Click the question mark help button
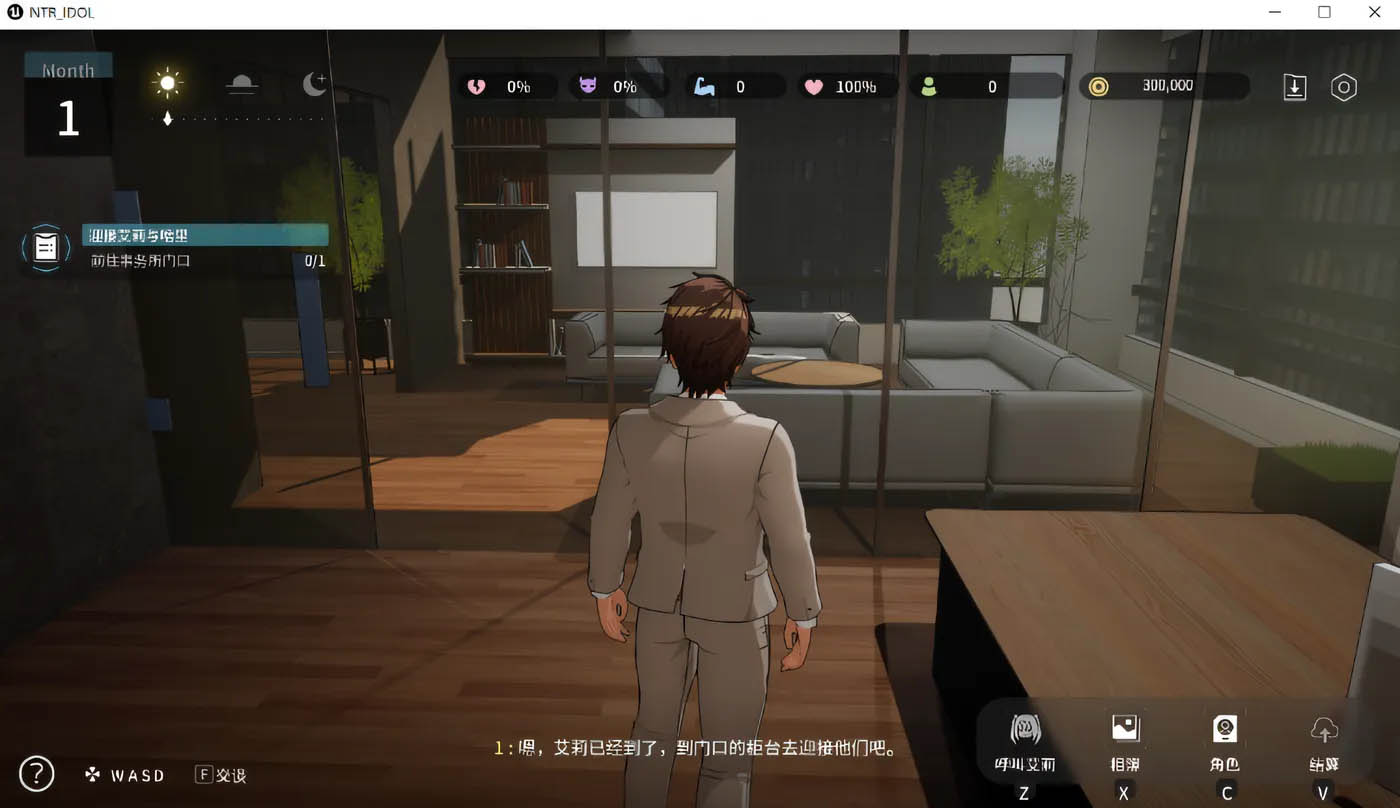The height and width of the screenshot is (808, 1400). point(36,773)
